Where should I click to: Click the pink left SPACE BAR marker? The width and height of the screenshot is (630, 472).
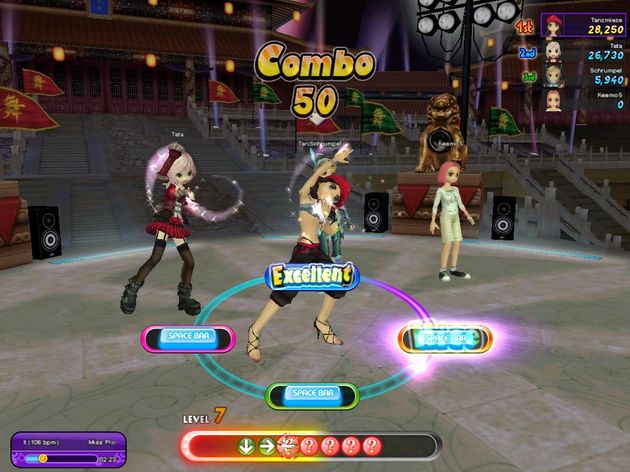[x=187, y=338]
